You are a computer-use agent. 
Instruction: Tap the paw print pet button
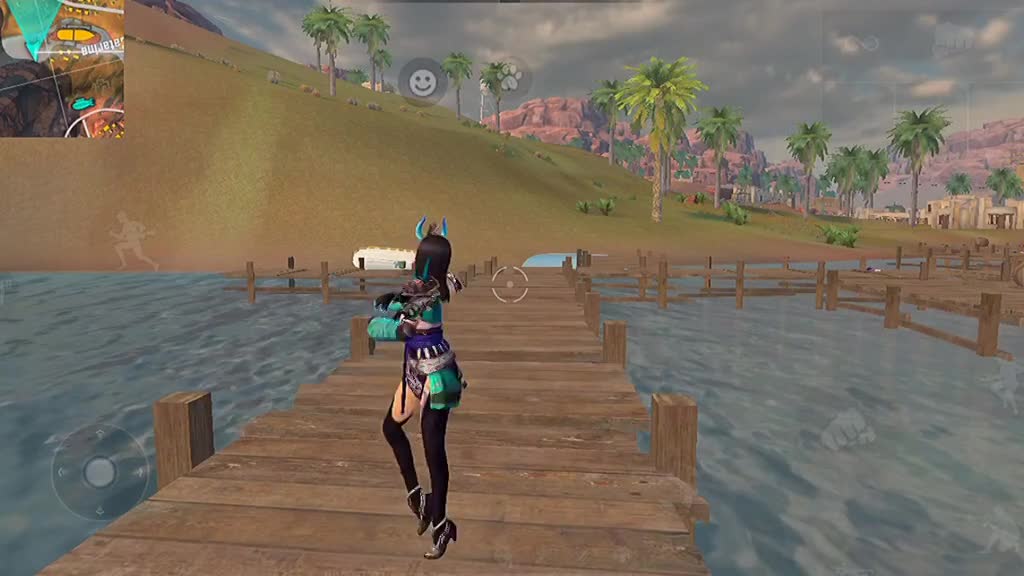pyautogui.click(x=508, y=77)
